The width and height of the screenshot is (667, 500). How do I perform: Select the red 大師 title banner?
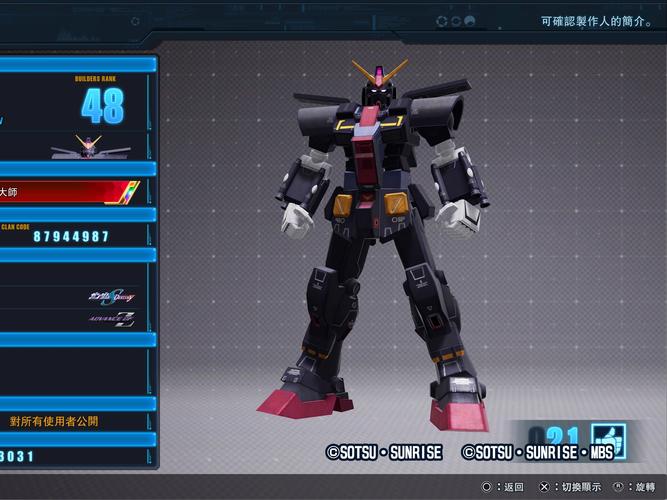click(x=72, y=191)
